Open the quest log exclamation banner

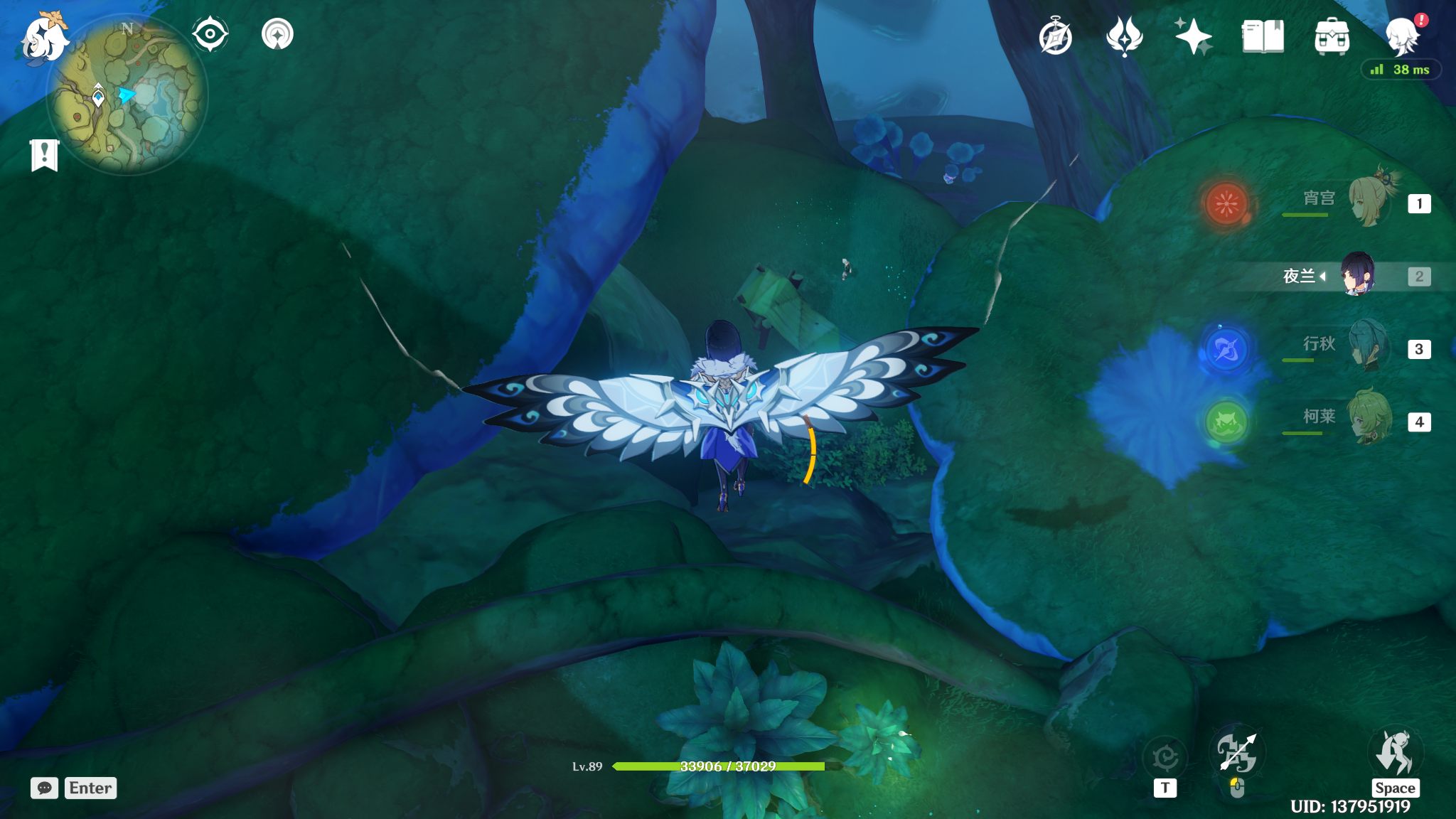tap(44, 155)
